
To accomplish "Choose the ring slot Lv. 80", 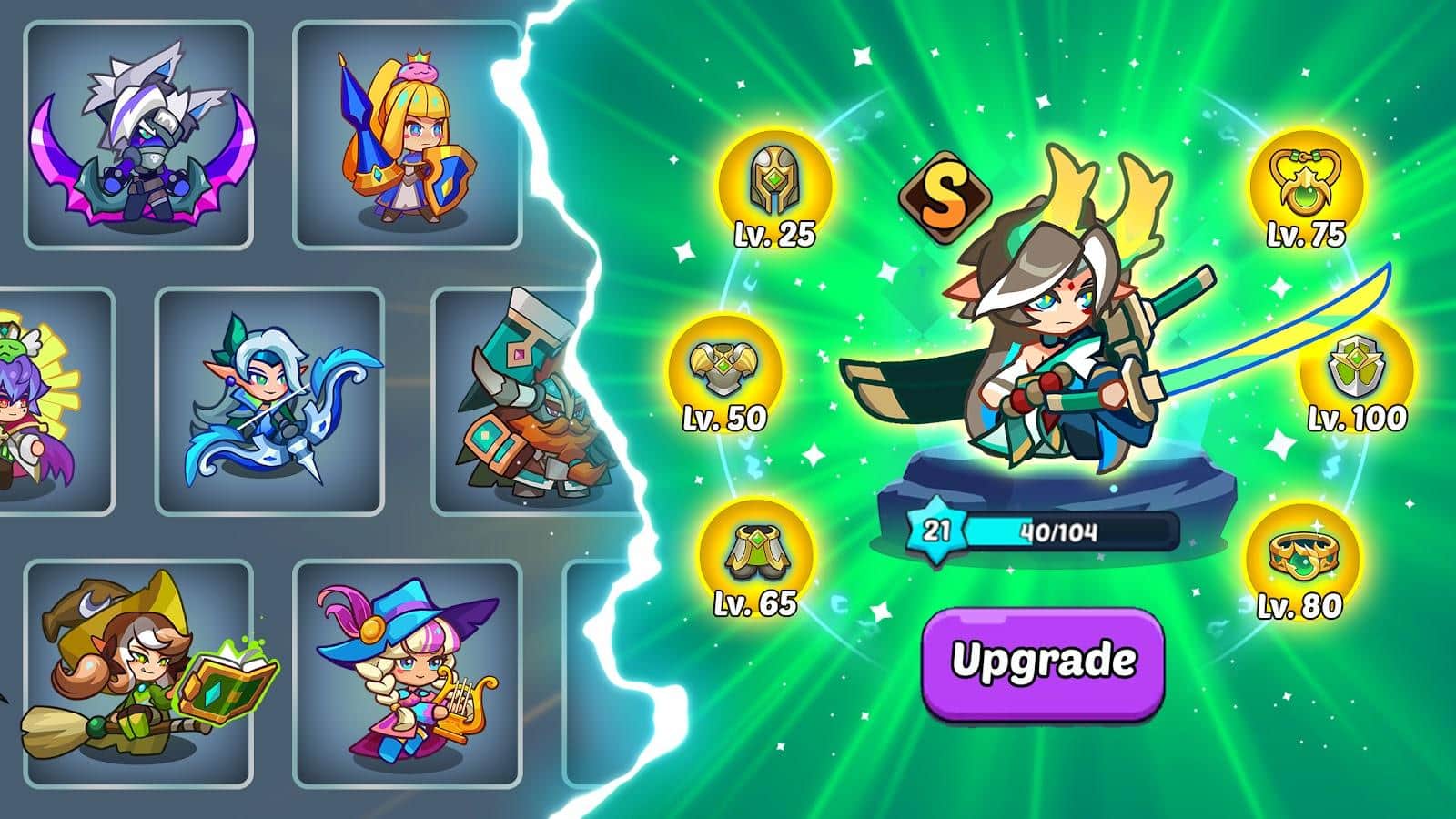I will [x=1305, y=555].
